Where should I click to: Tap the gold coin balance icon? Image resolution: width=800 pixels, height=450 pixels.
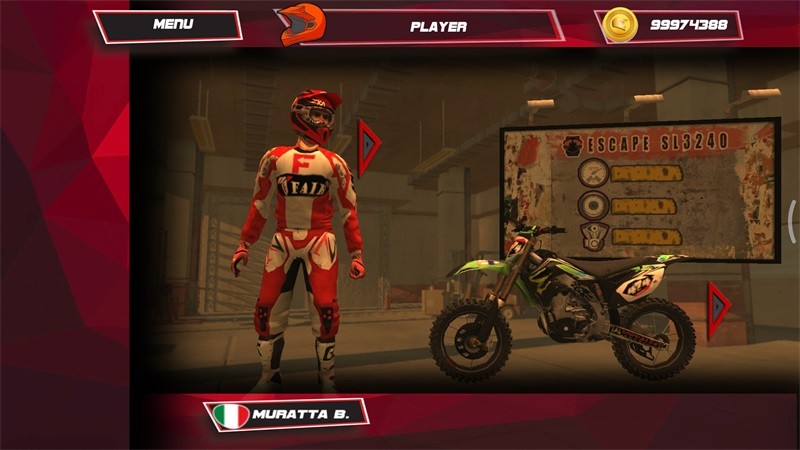point(621,25)
